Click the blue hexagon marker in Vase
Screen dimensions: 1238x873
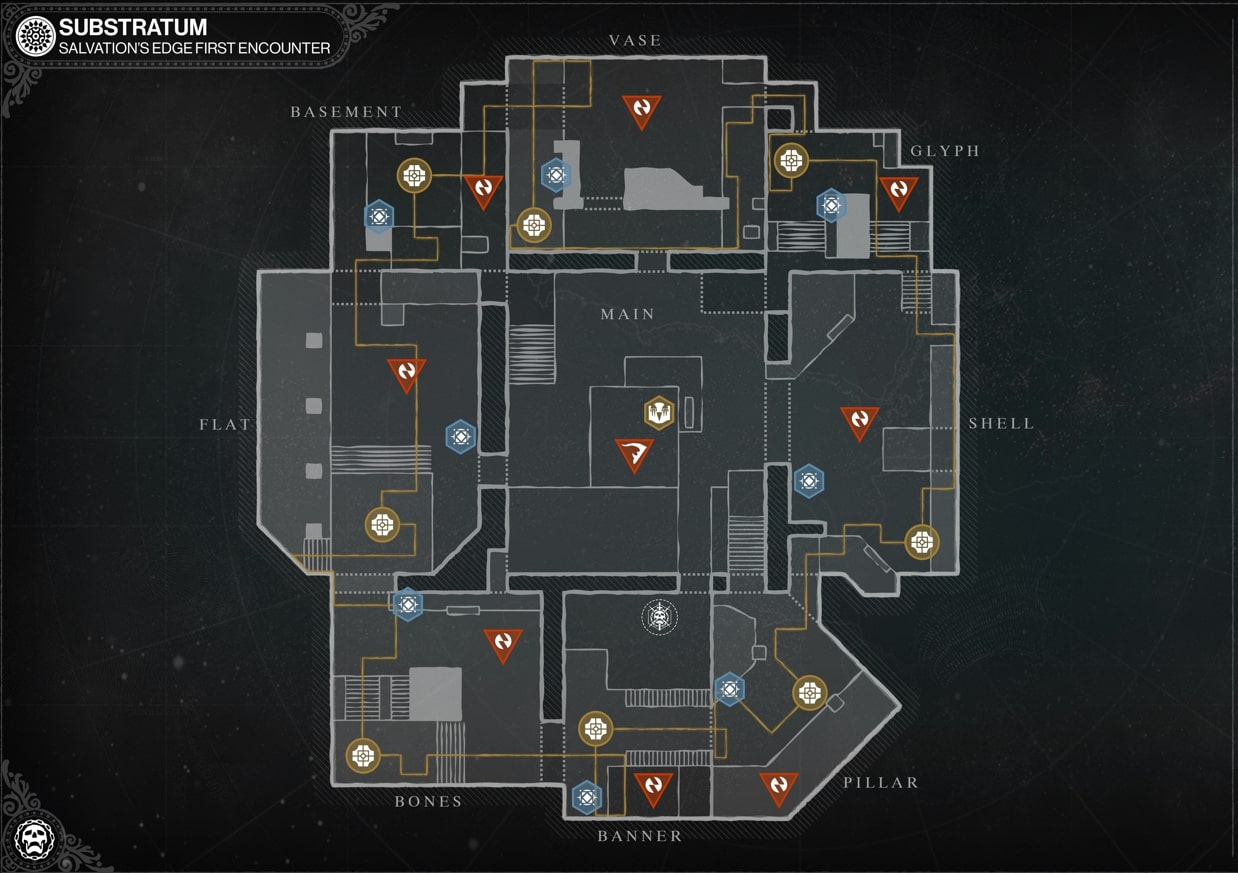pos(557,176)
